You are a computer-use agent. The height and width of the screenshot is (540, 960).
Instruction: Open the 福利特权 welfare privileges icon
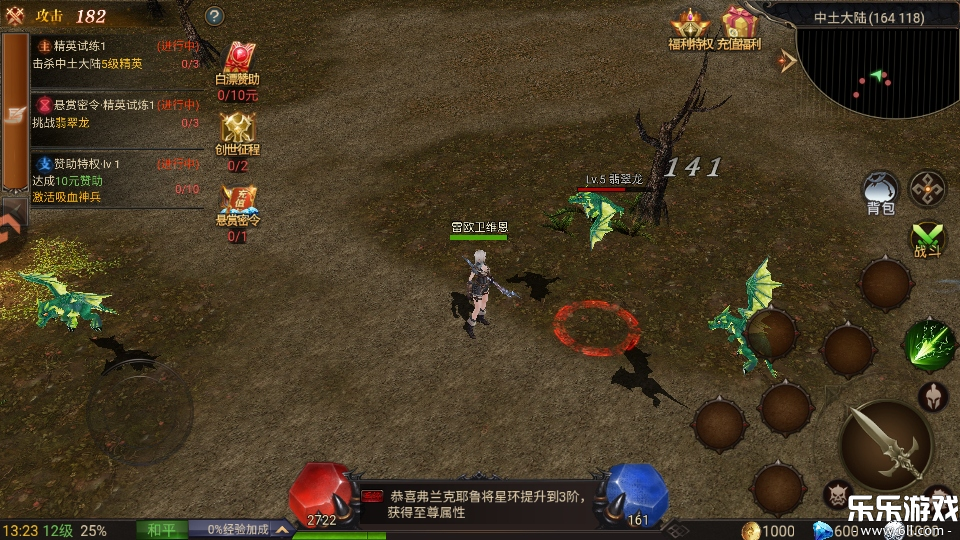(x=690, y=25)
